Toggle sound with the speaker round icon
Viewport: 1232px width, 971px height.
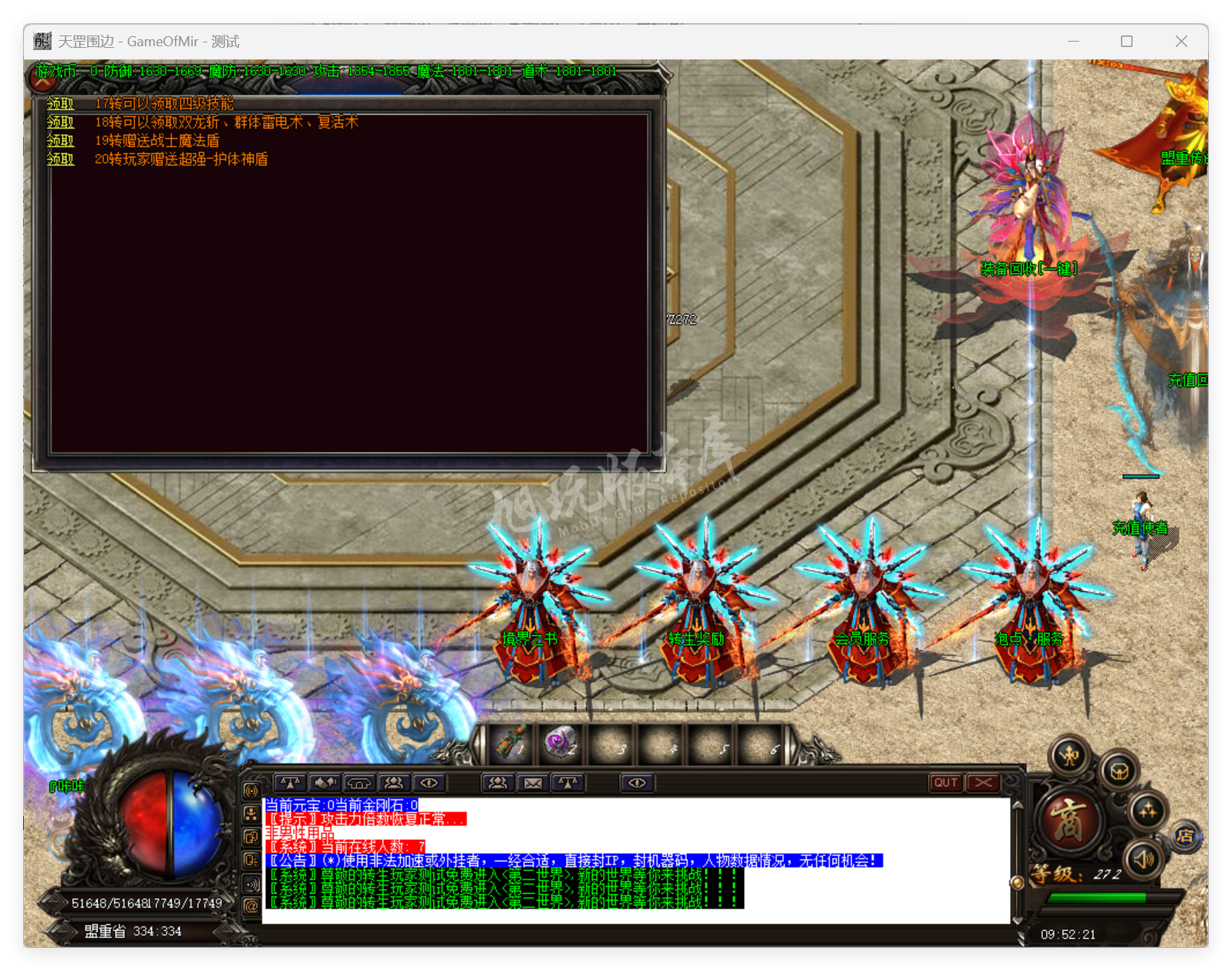pos(1143,858)
